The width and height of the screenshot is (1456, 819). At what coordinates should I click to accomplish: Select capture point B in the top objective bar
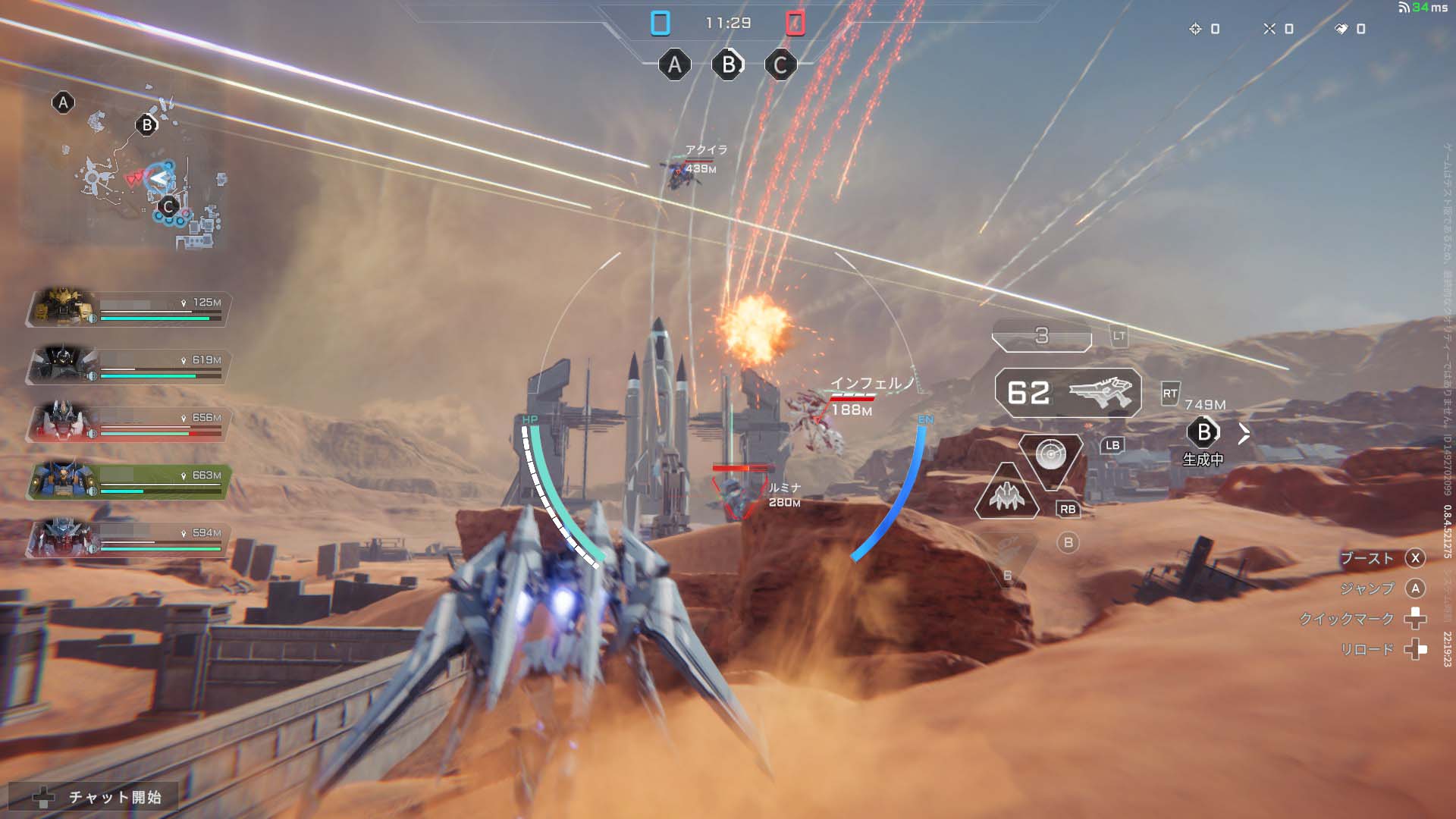pyautogui.click(x=728, y=65)
